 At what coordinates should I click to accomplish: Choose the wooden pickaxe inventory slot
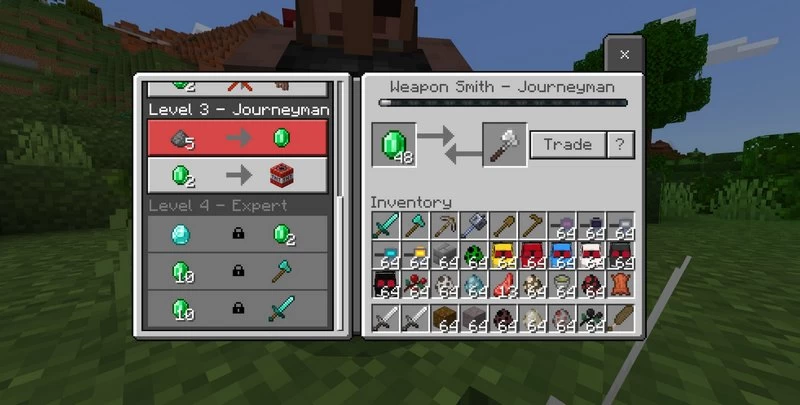coord(445,225)
